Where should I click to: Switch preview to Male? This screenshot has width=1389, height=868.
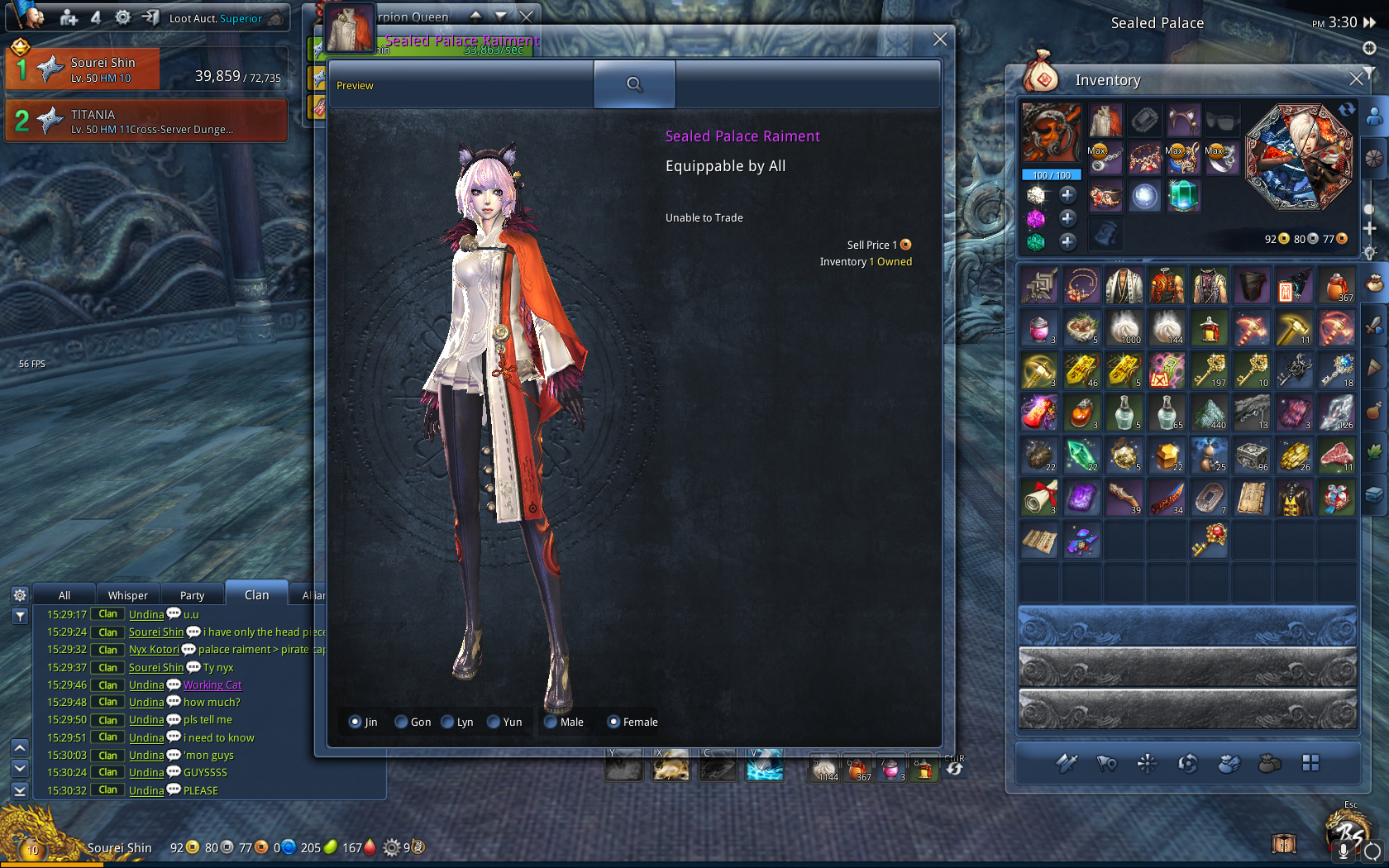click(x=551, y=722)
